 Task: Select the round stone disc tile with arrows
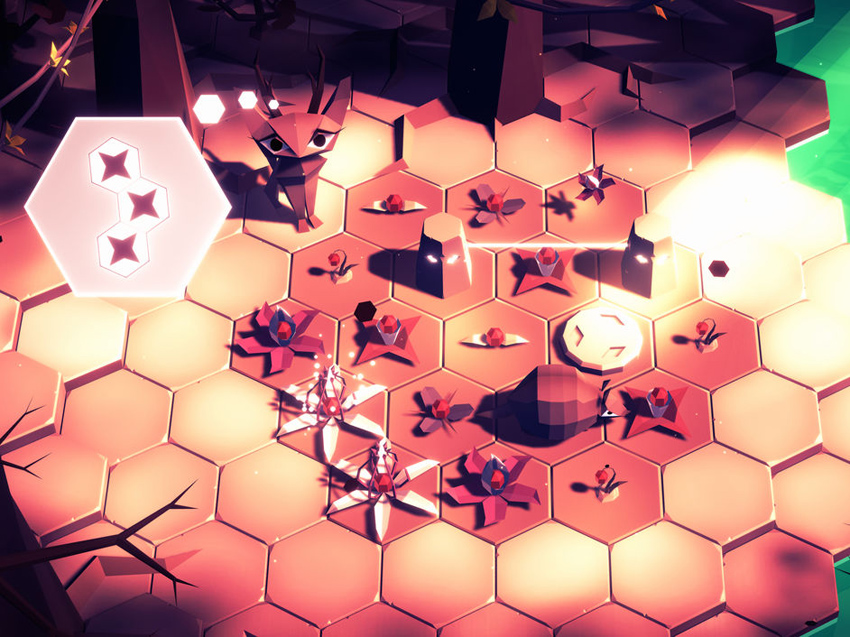601,336
